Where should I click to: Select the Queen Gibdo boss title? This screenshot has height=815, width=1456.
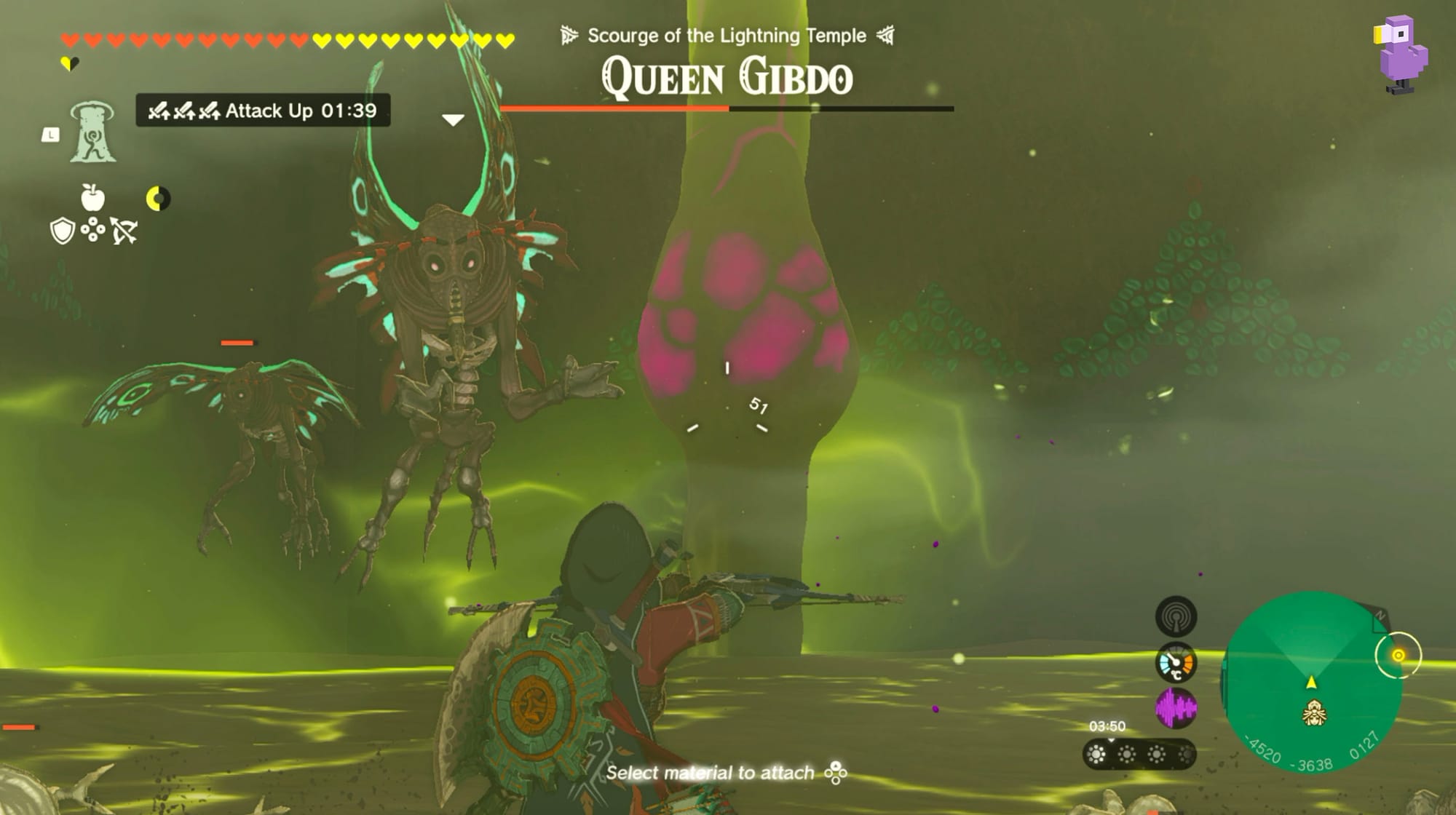728,76
